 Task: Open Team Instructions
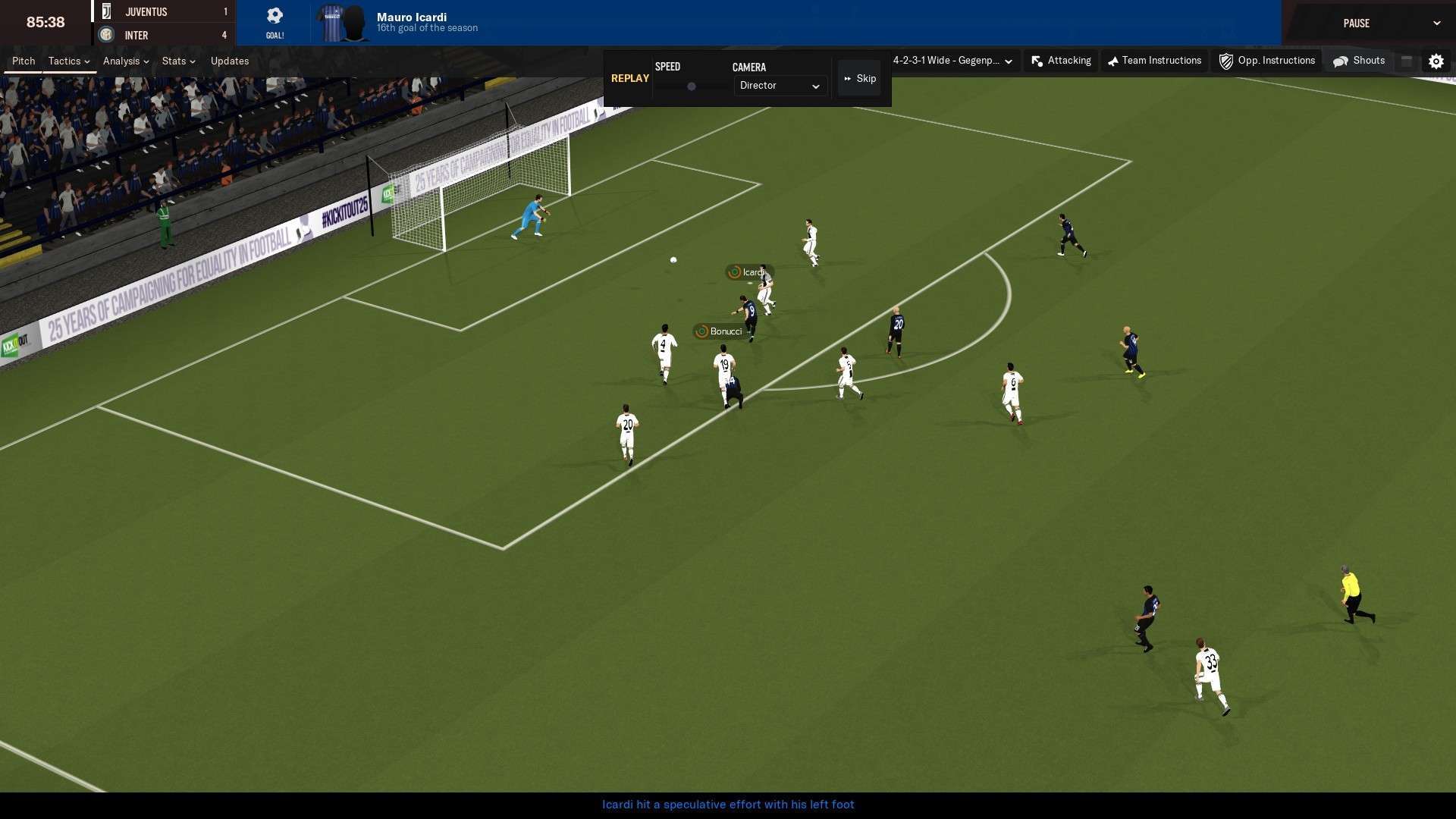pos(1154,61)
